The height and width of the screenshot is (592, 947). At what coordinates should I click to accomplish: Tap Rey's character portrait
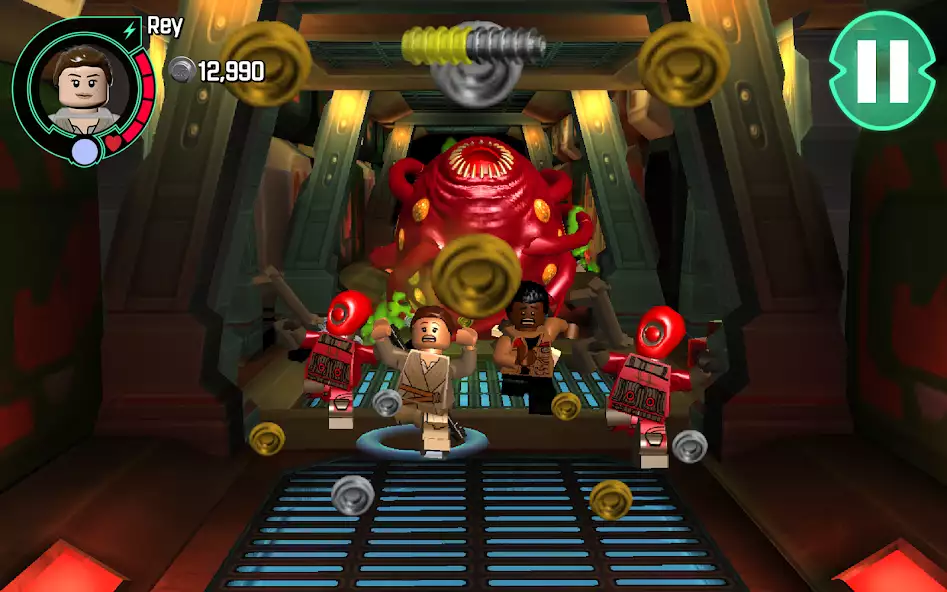point(82,85)
